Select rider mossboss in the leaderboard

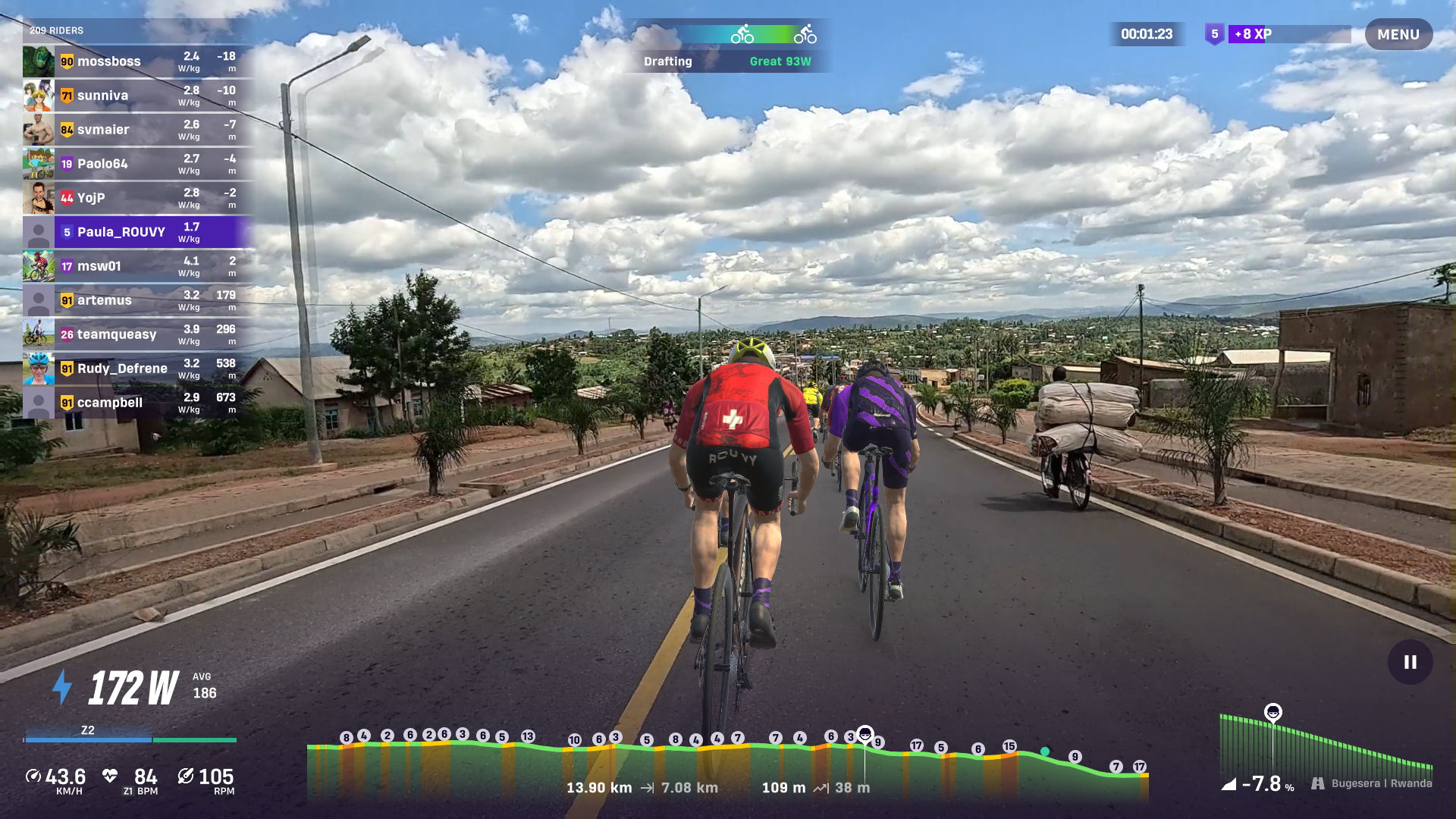pyautogui.click(x=138, y=61)
